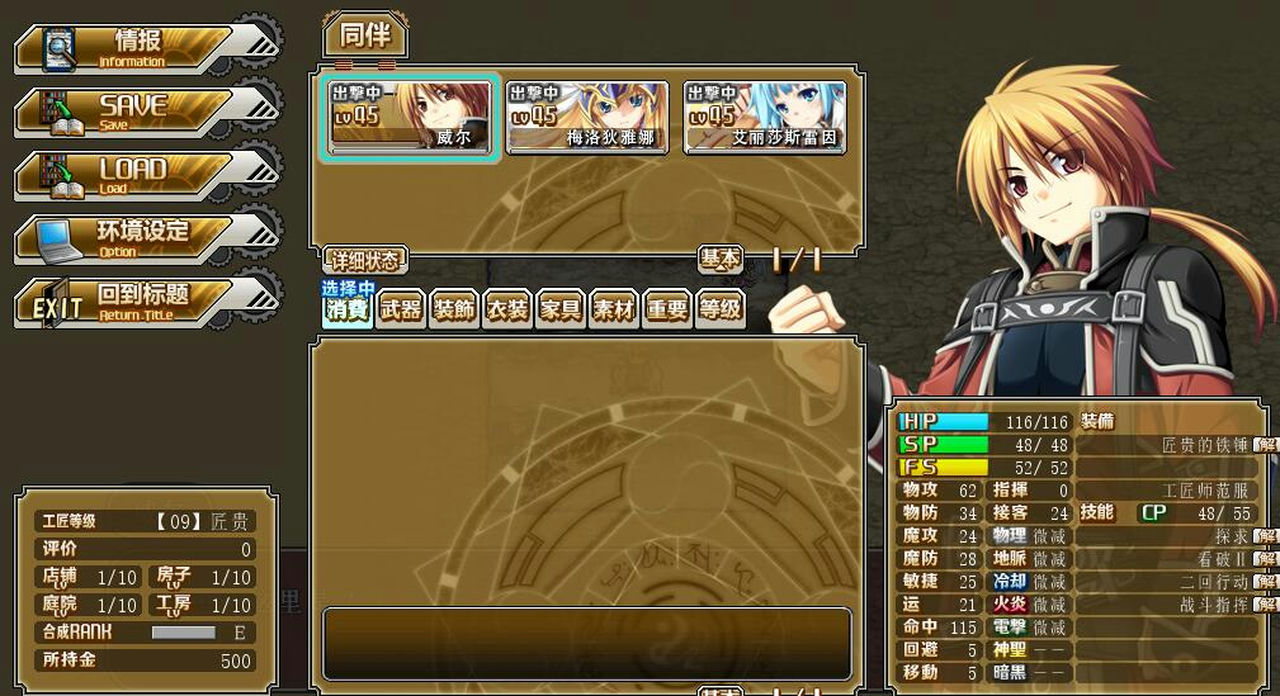Select party member 艾丽莎斯雷因

[765, 117]
